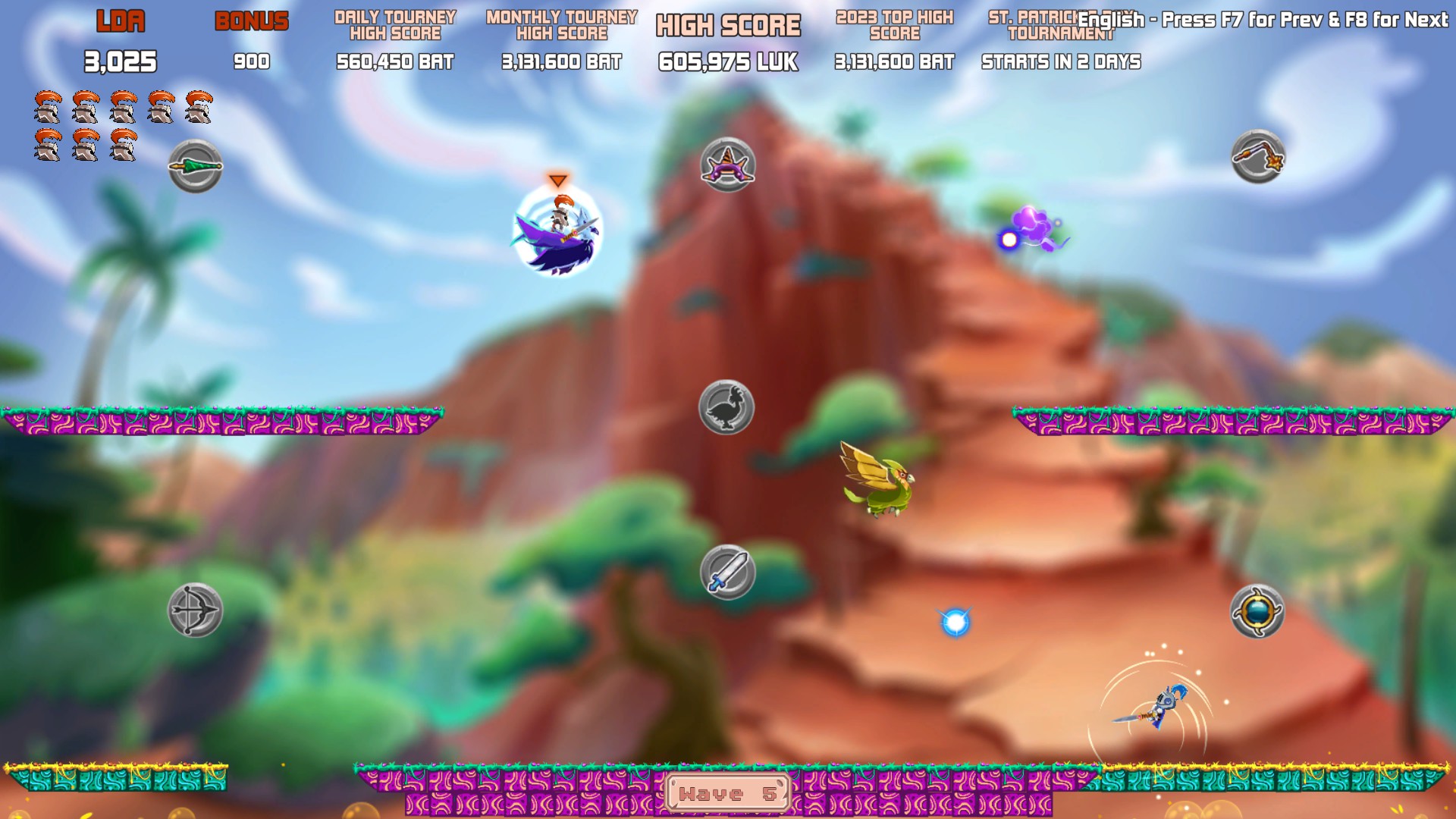Click the first helmet life icon top-left
The height and width of the screenshot is (819, 1456).
[48, 106]
